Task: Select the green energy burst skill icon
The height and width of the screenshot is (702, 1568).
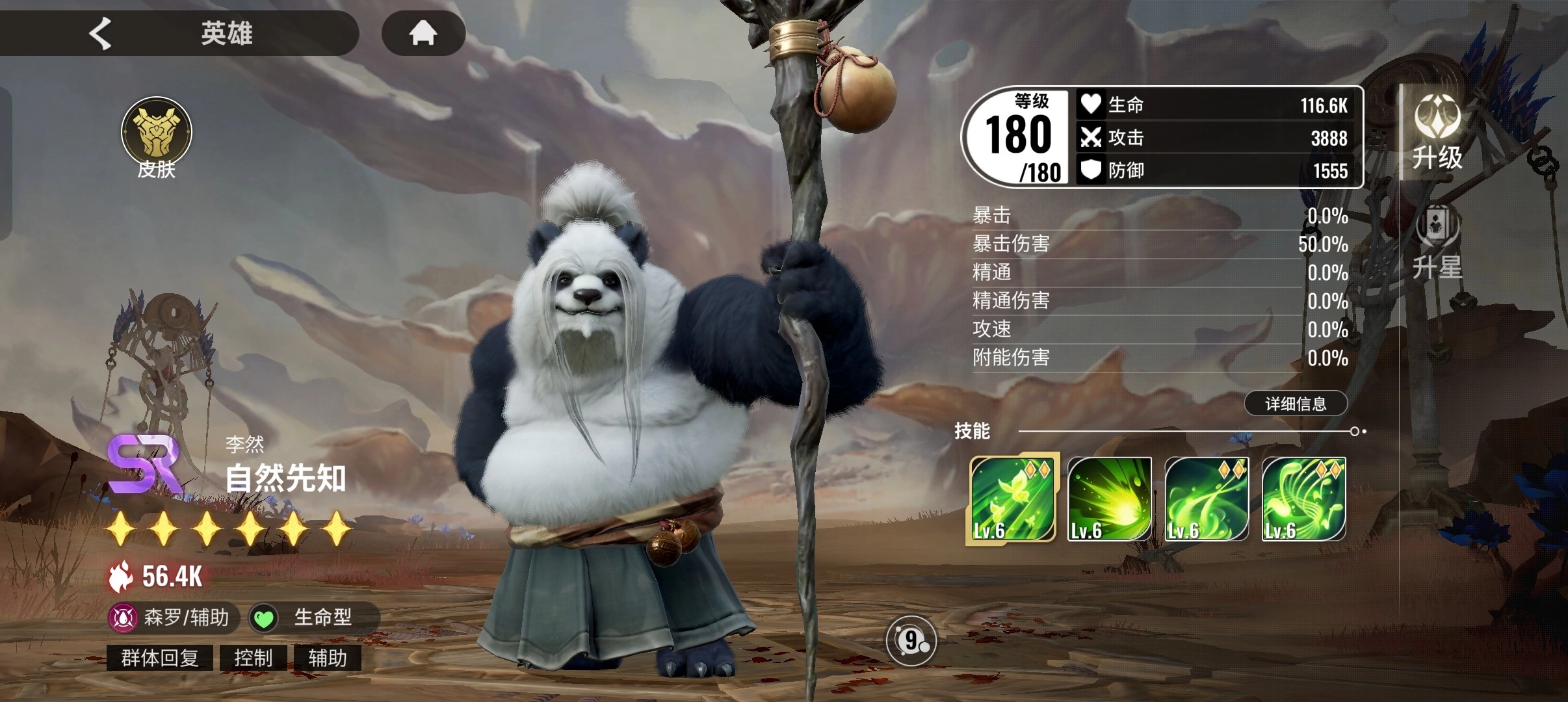Action: 1109,499
